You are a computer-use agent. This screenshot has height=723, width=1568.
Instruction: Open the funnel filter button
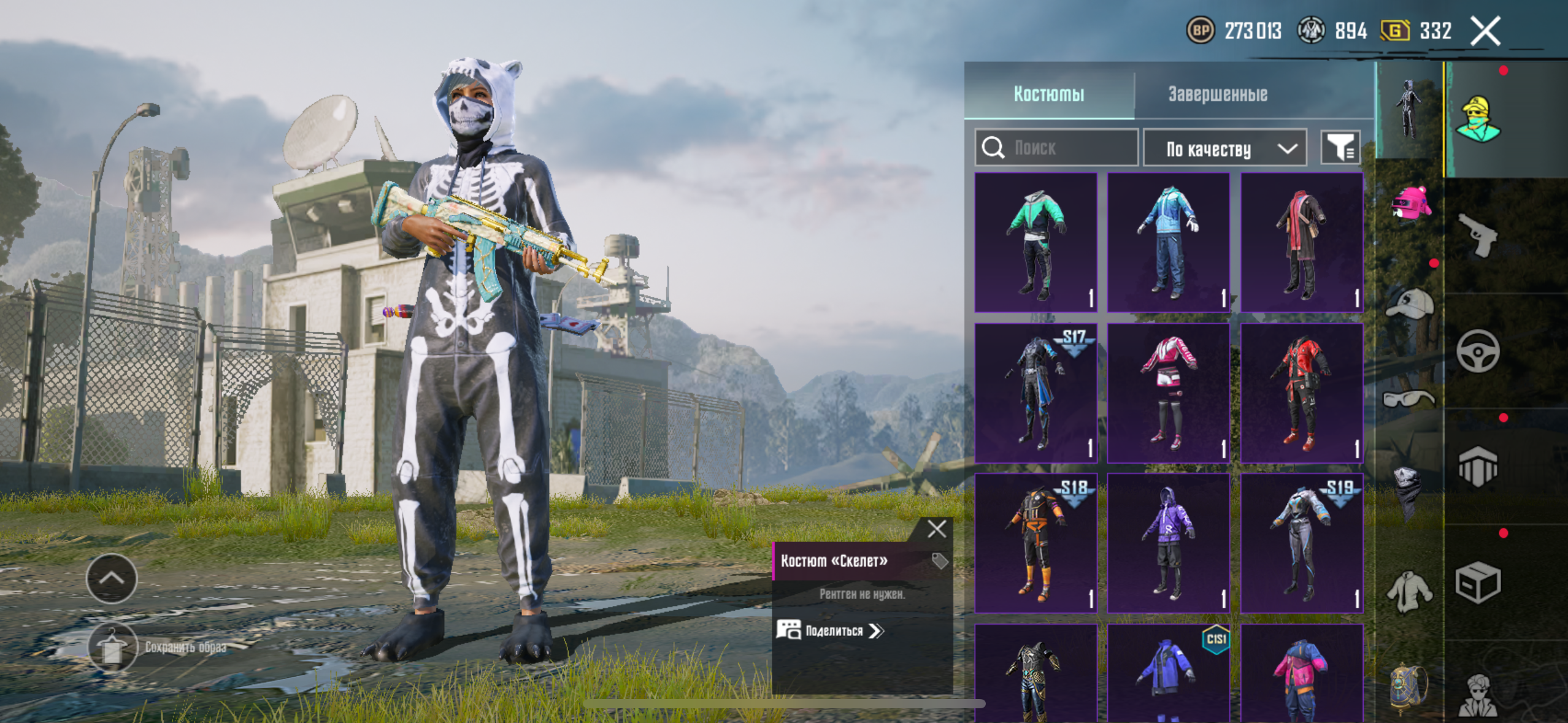1340,148
